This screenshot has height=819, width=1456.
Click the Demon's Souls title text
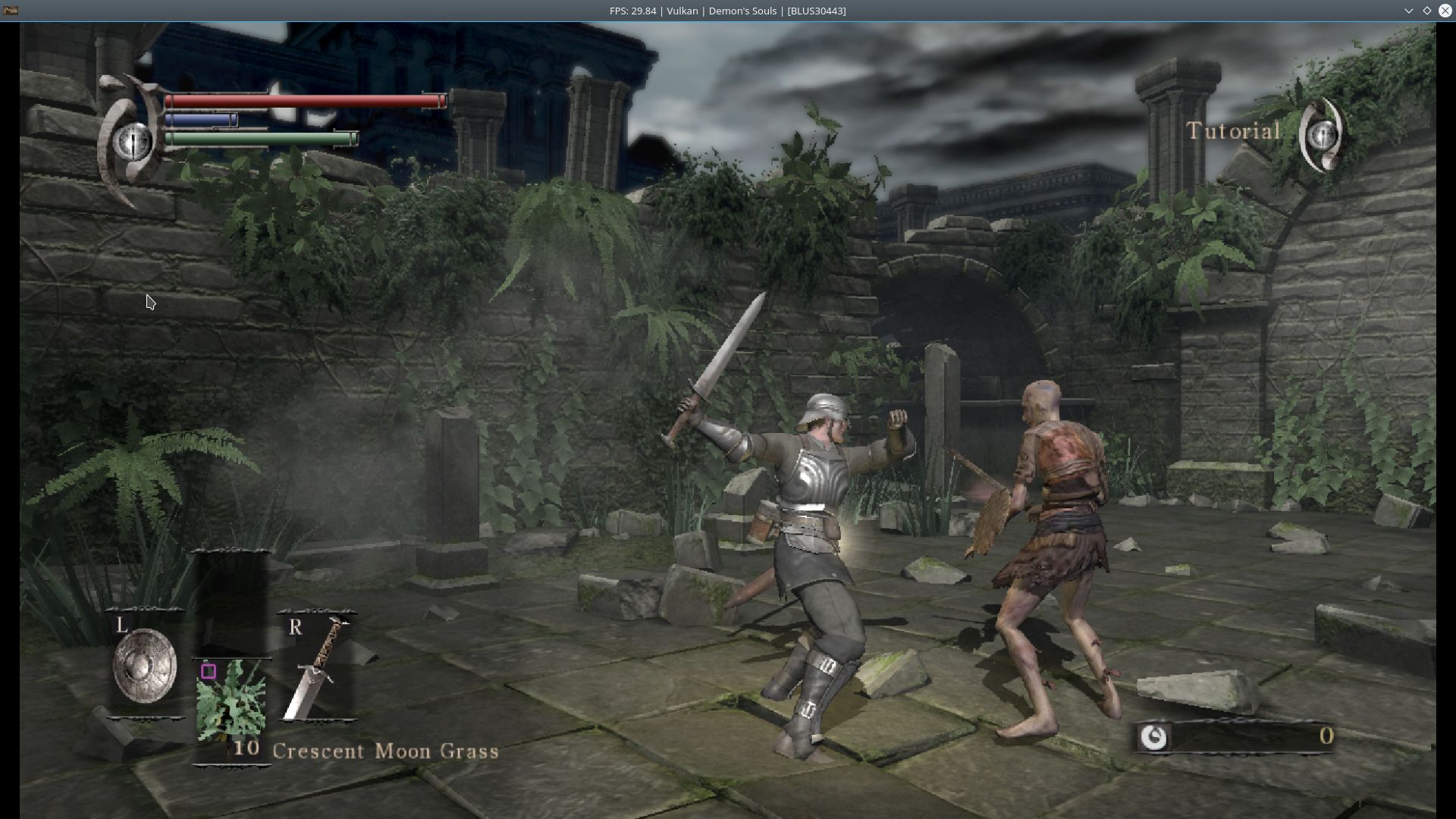[x=744, y=11]
